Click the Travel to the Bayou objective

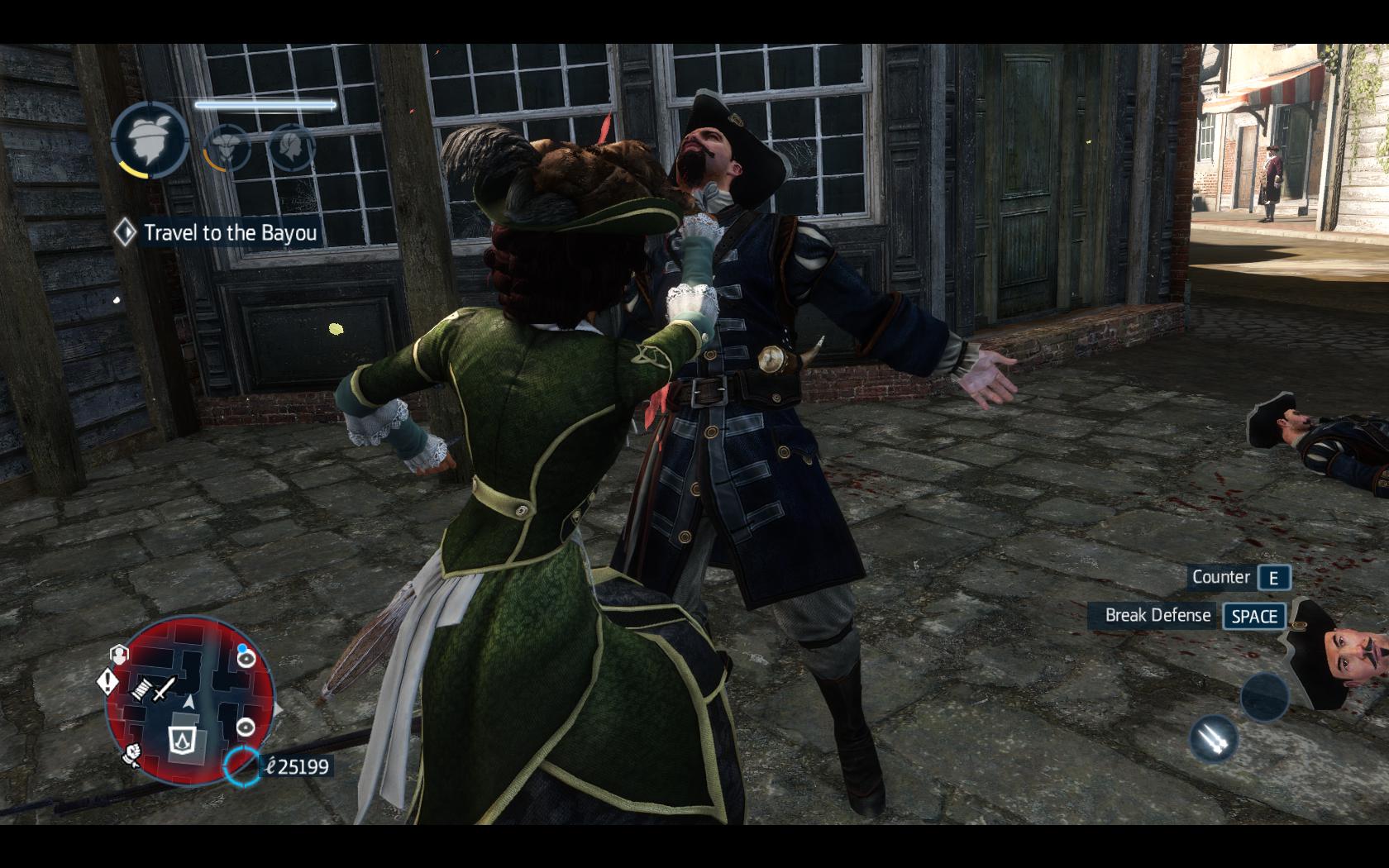(x=217, y=232)
